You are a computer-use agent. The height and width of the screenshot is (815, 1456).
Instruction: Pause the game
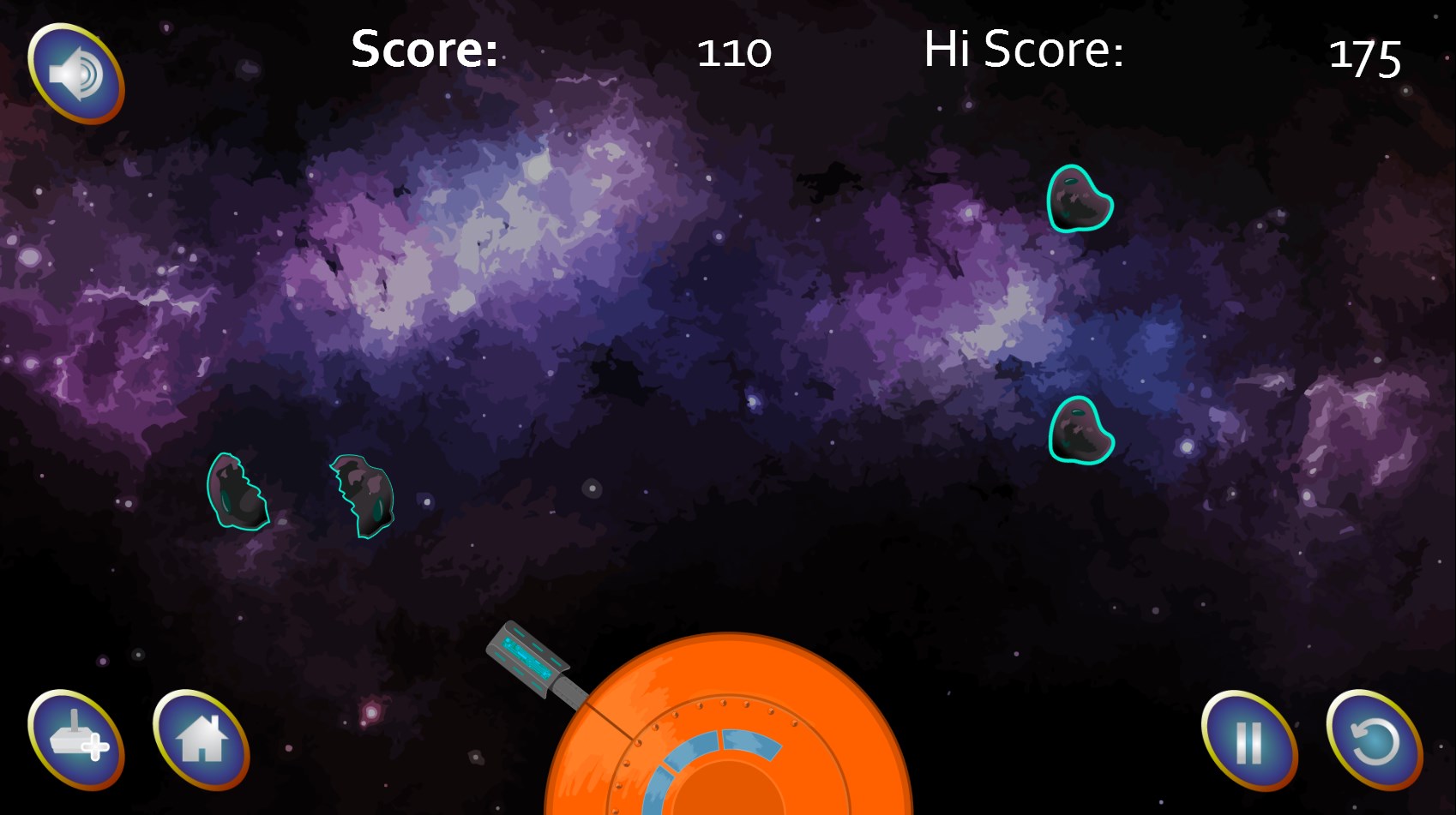pyautogui.click(x=1248, y=740)
